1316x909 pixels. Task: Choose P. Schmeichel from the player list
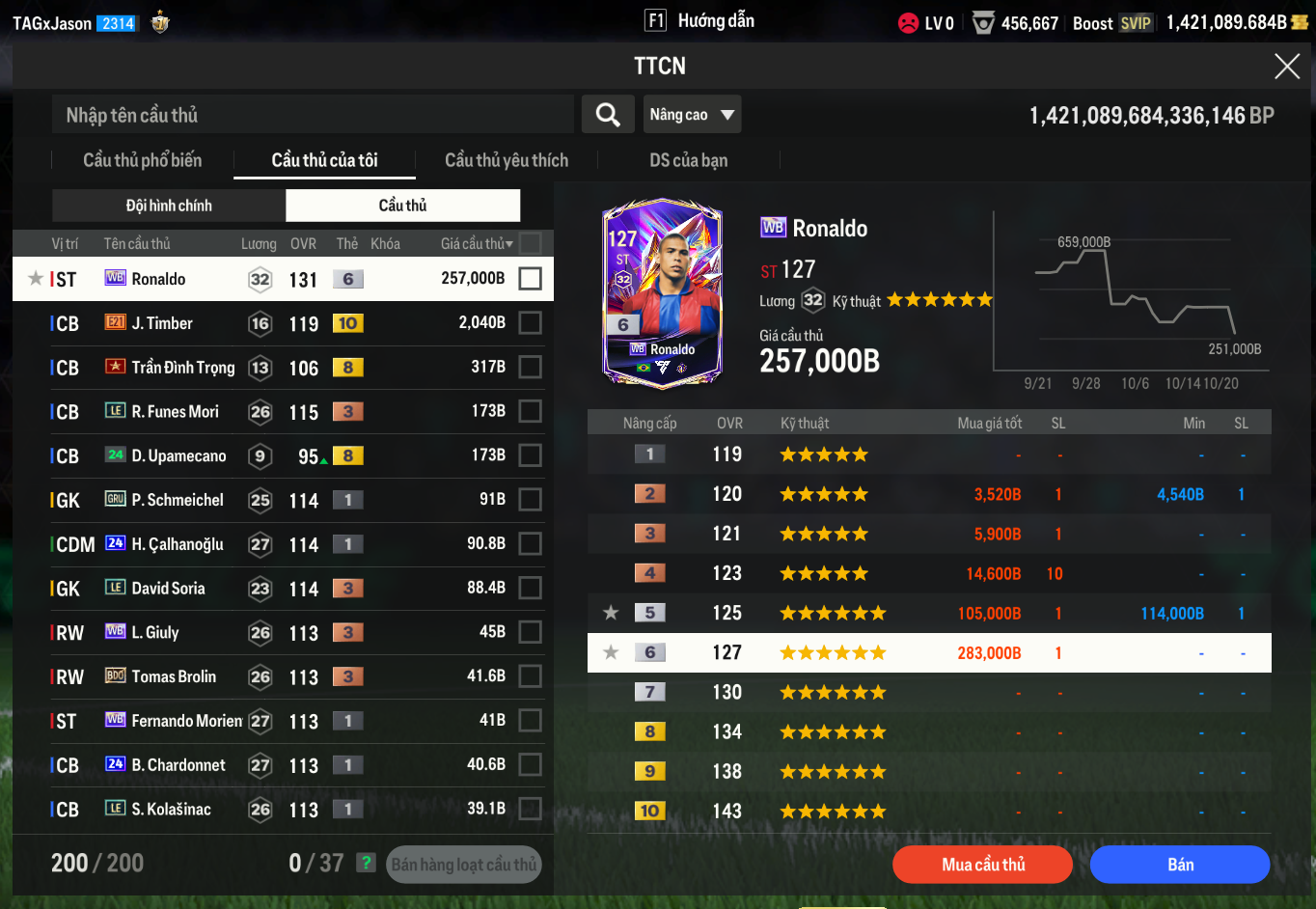pos(178,500)
